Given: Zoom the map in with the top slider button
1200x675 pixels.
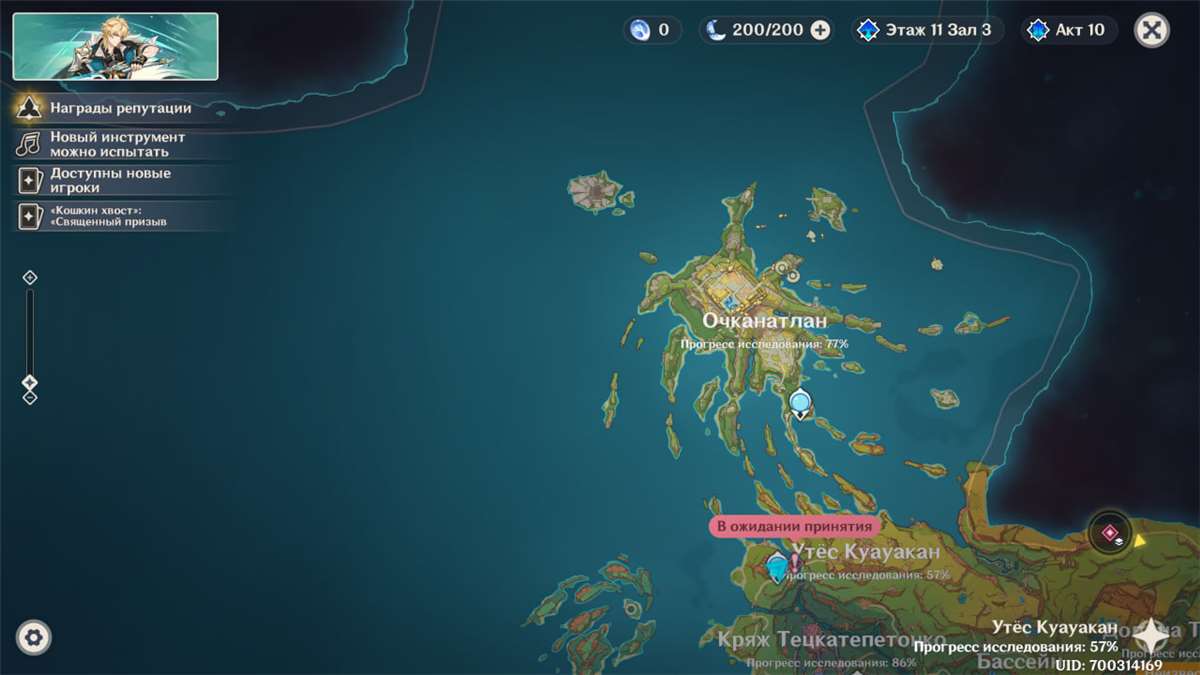Looking at the screenshot, I should [x=30, y=277].
